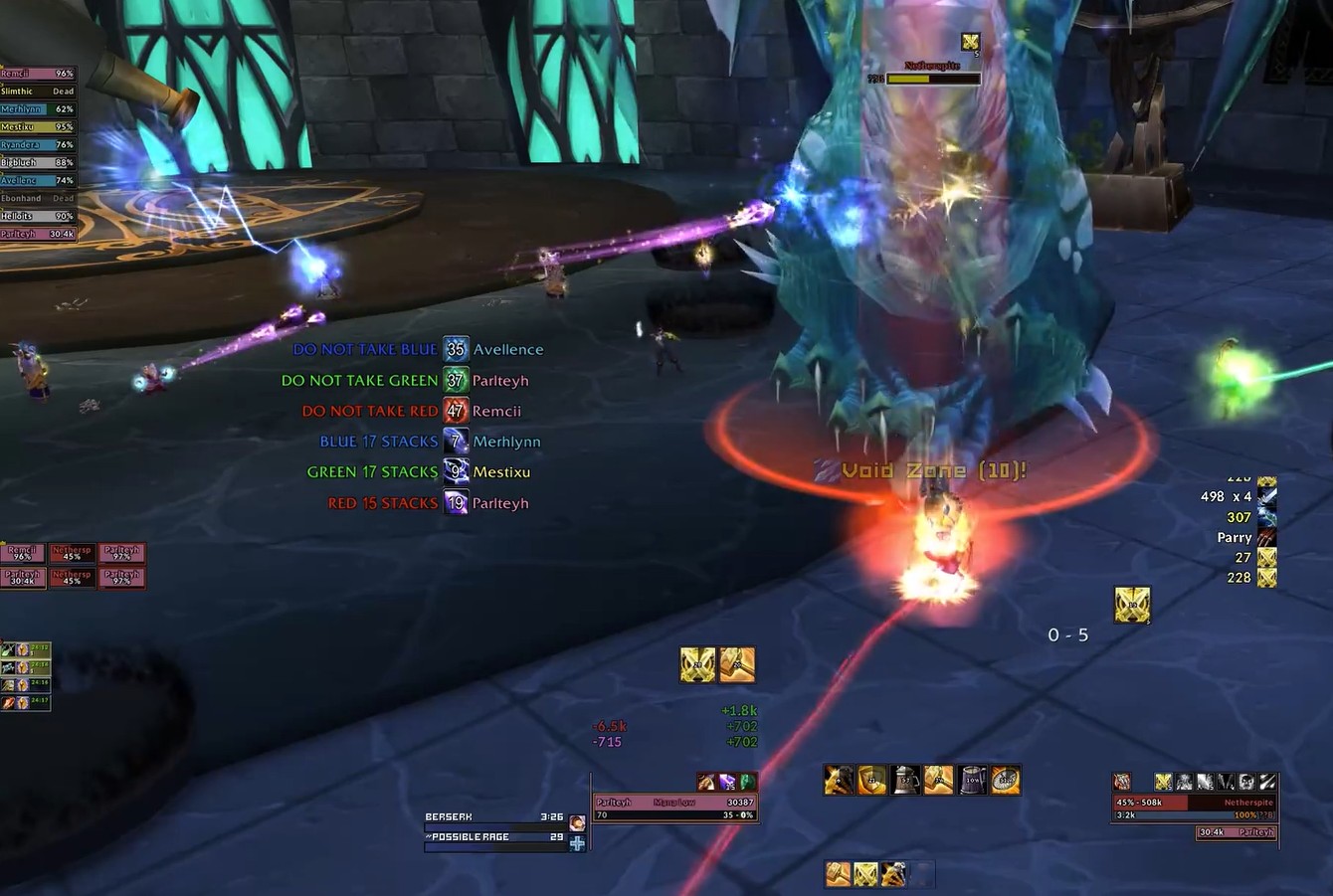1333x896 pixels.
Task: Click Parlteyh's portrait beside the Possible Rage bar
Action: click(x=577, y=823)
